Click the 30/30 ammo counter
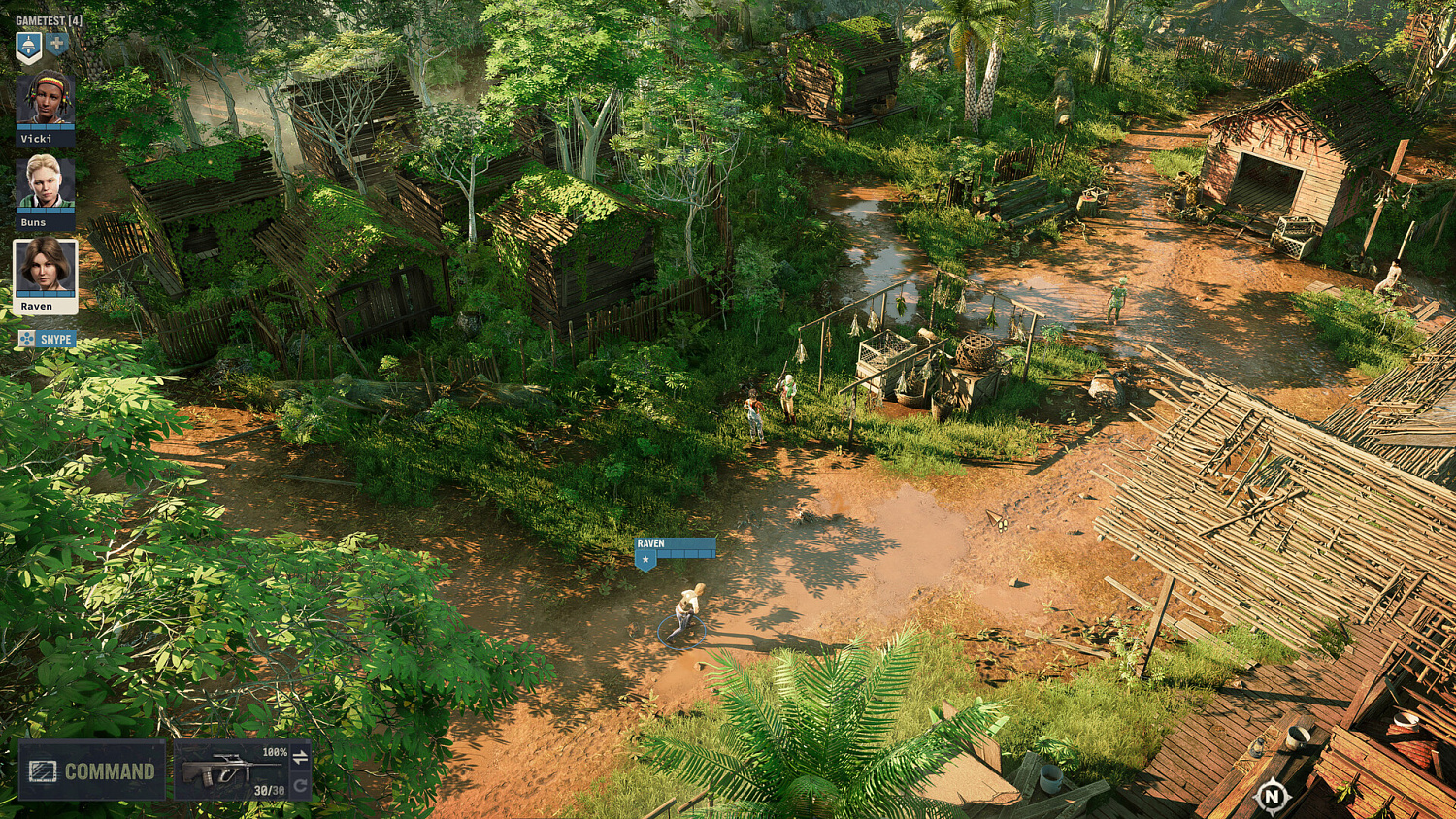The height and width of the screenshot is (819, 1456). click(270, 791)
